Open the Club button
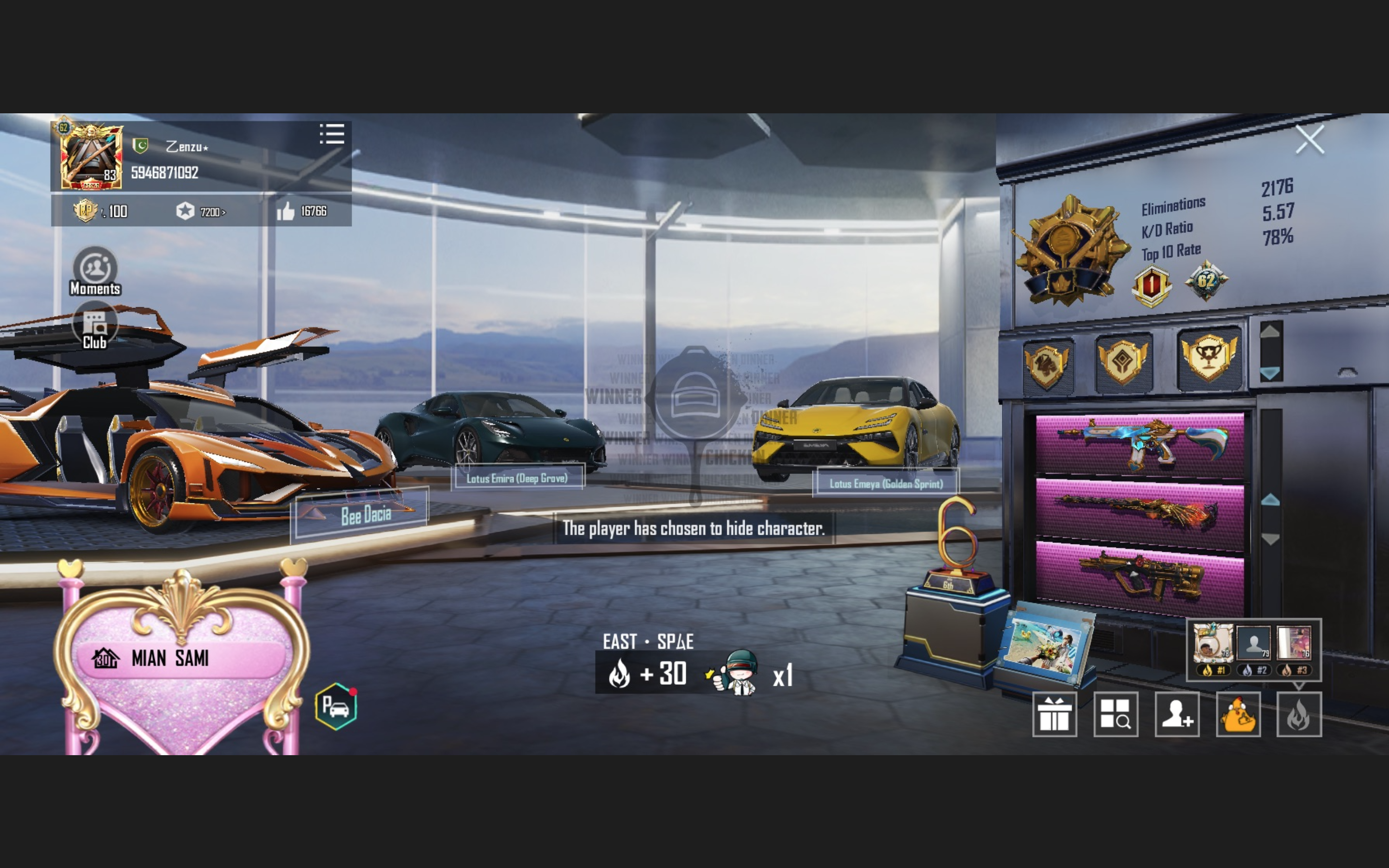This screenshot has width=1389, height=868. [95, 328]
